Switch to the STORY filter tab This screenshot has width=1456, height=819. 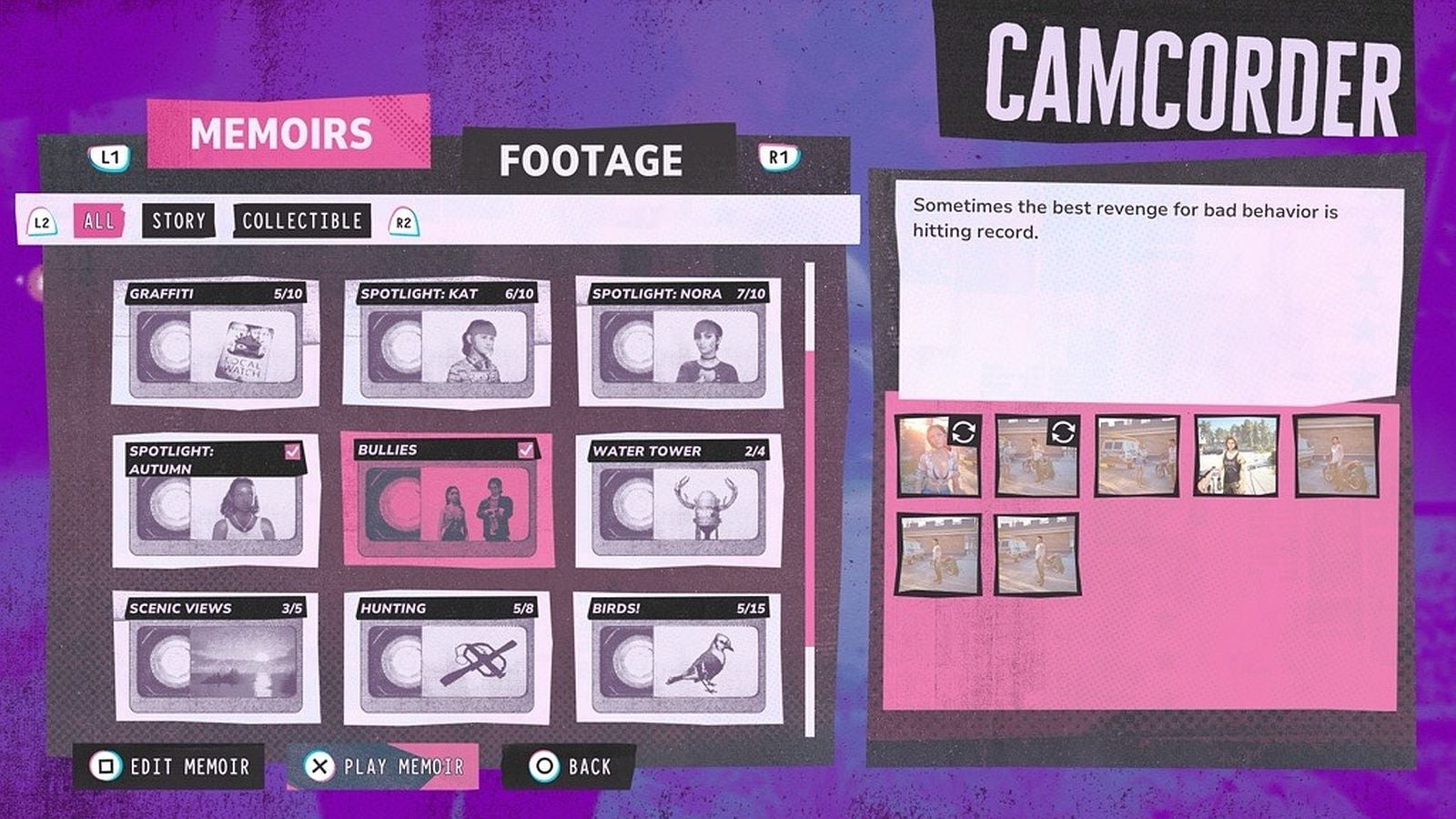178,221
